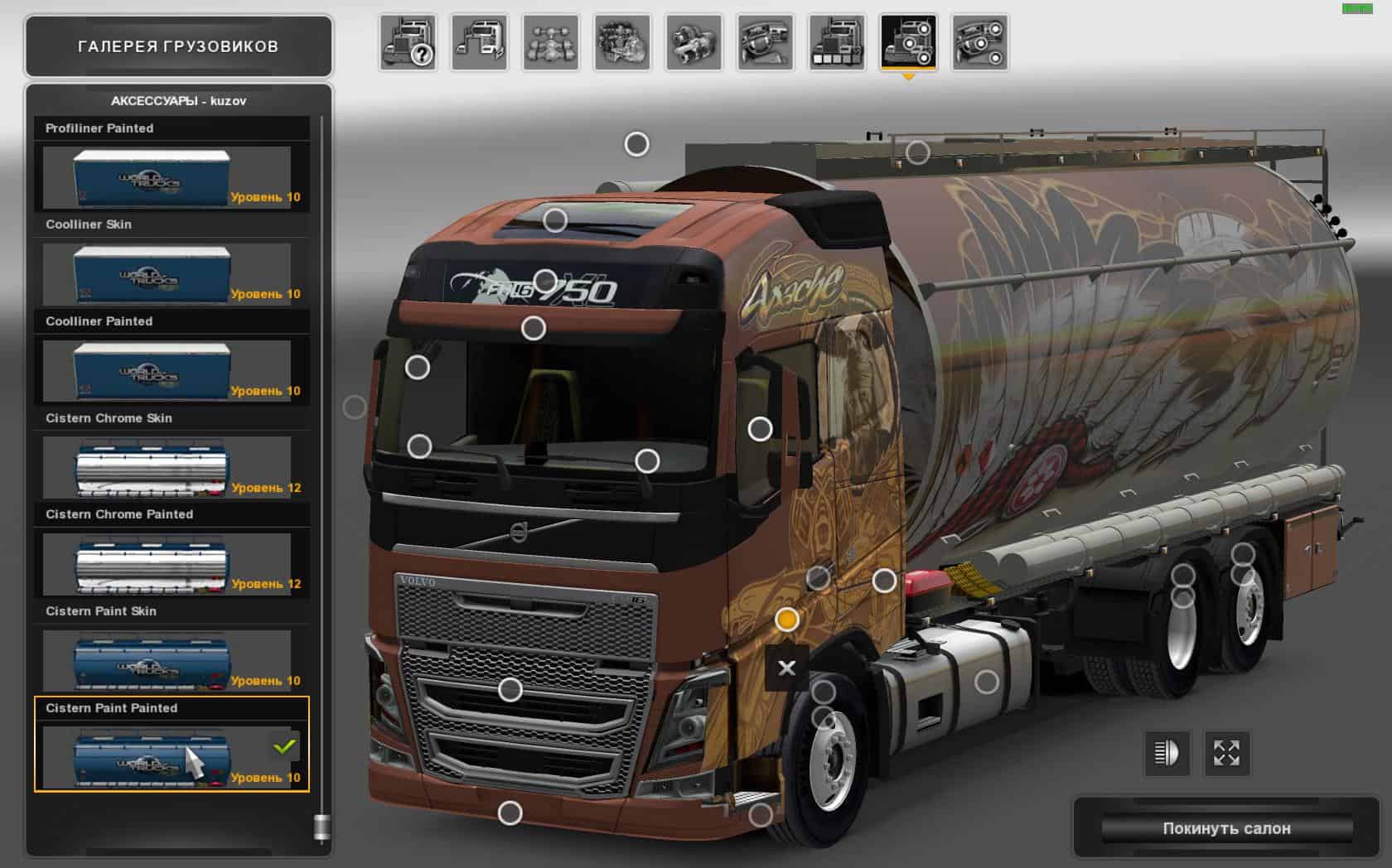Leave the shop with Покинуть салон
1392x868 pixels.
point(1226,828)
